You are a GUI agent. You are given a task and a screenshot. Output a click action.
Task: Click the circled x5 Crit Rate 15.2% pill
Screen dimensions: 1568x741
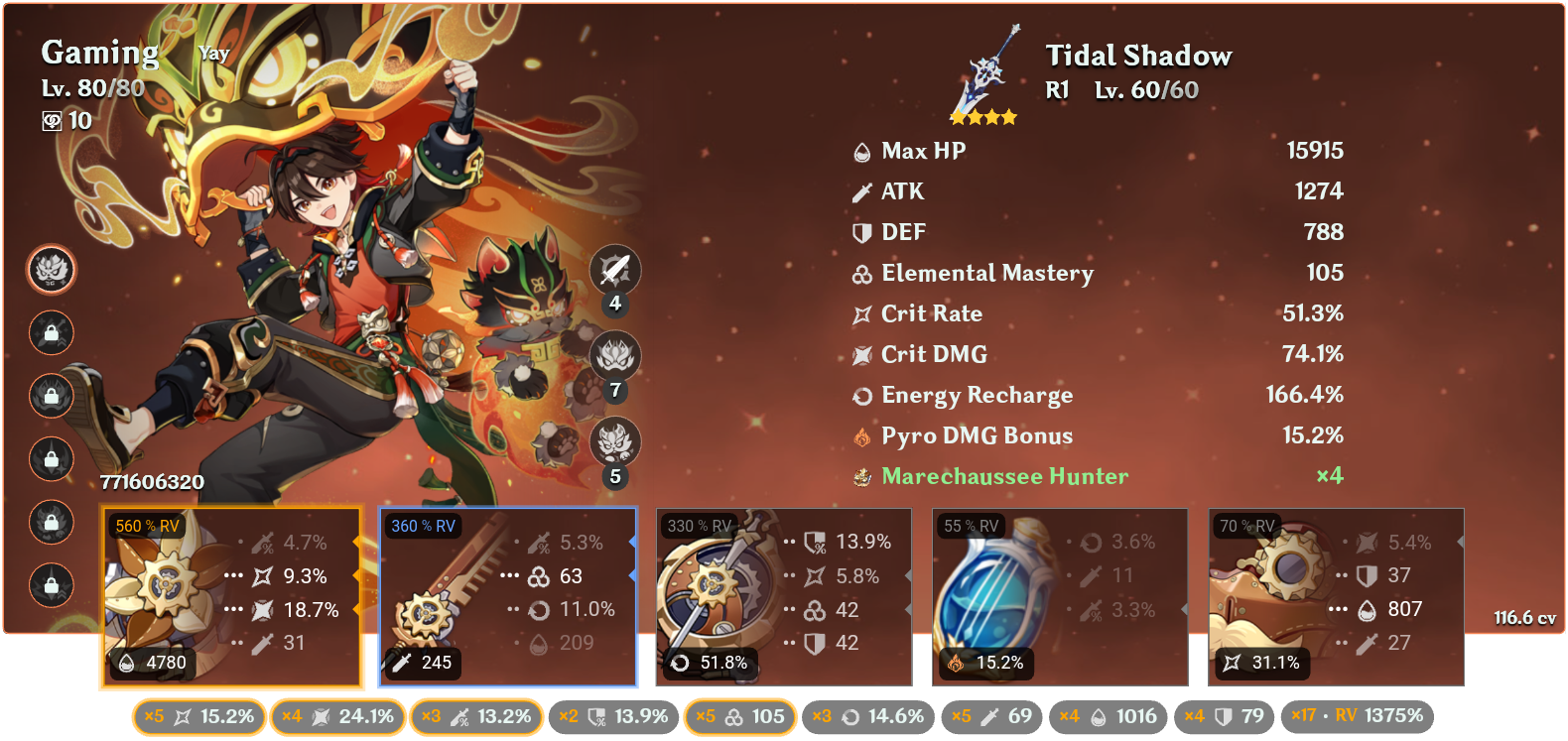coord(197,714)
